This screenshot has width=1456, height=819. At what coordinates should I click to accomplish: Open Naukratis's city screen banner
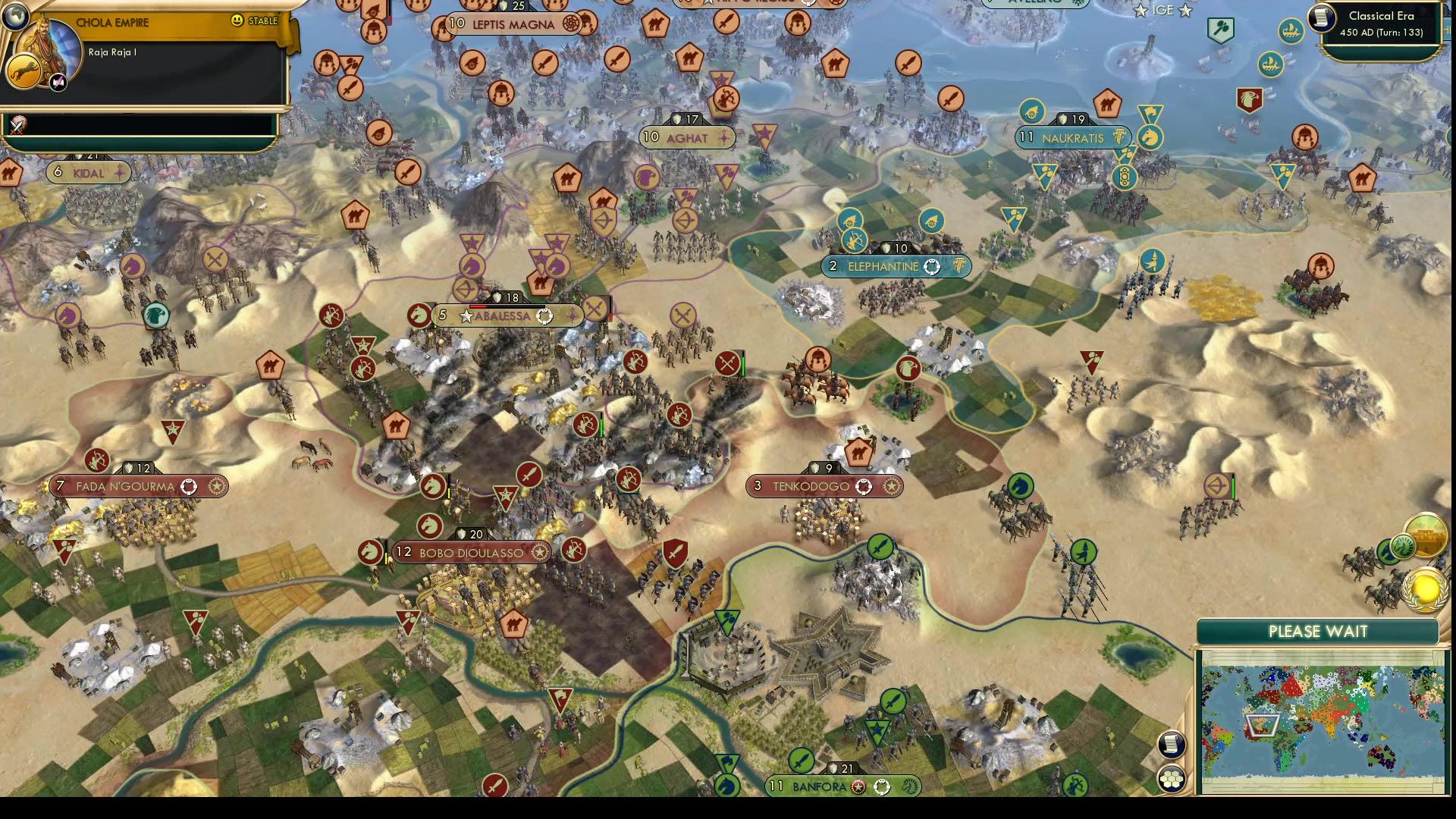(x=1072, y=138)
